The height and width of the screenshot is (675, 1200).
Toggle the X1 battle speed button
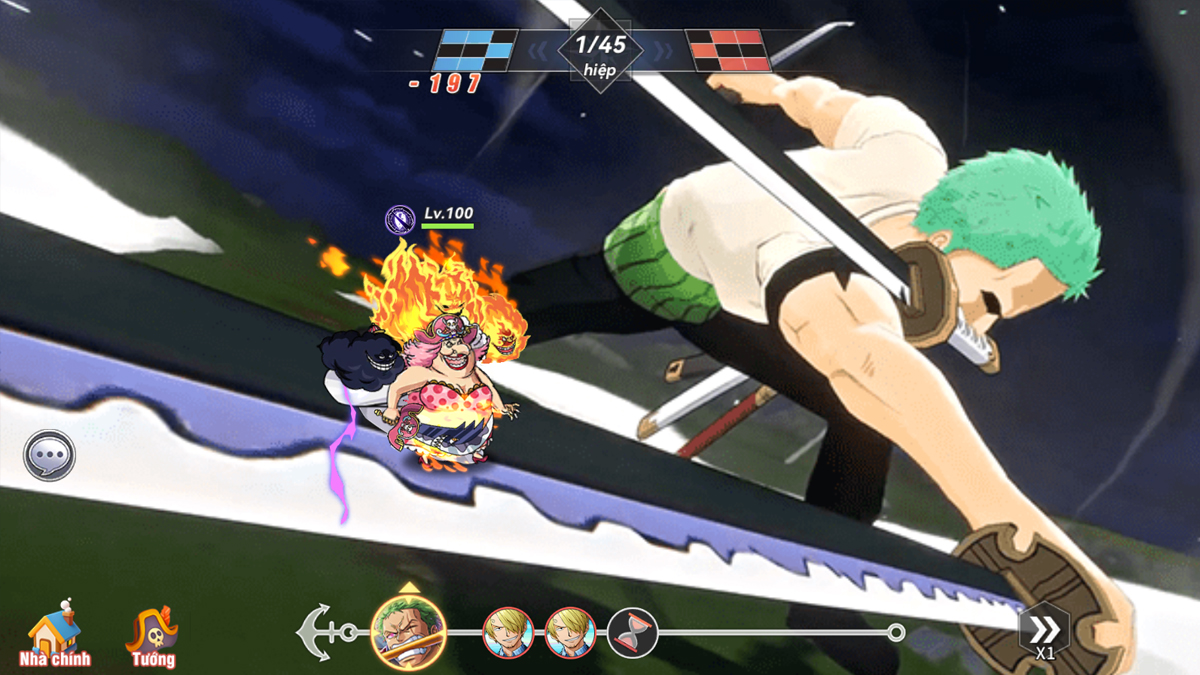[x=1044, y=633]
